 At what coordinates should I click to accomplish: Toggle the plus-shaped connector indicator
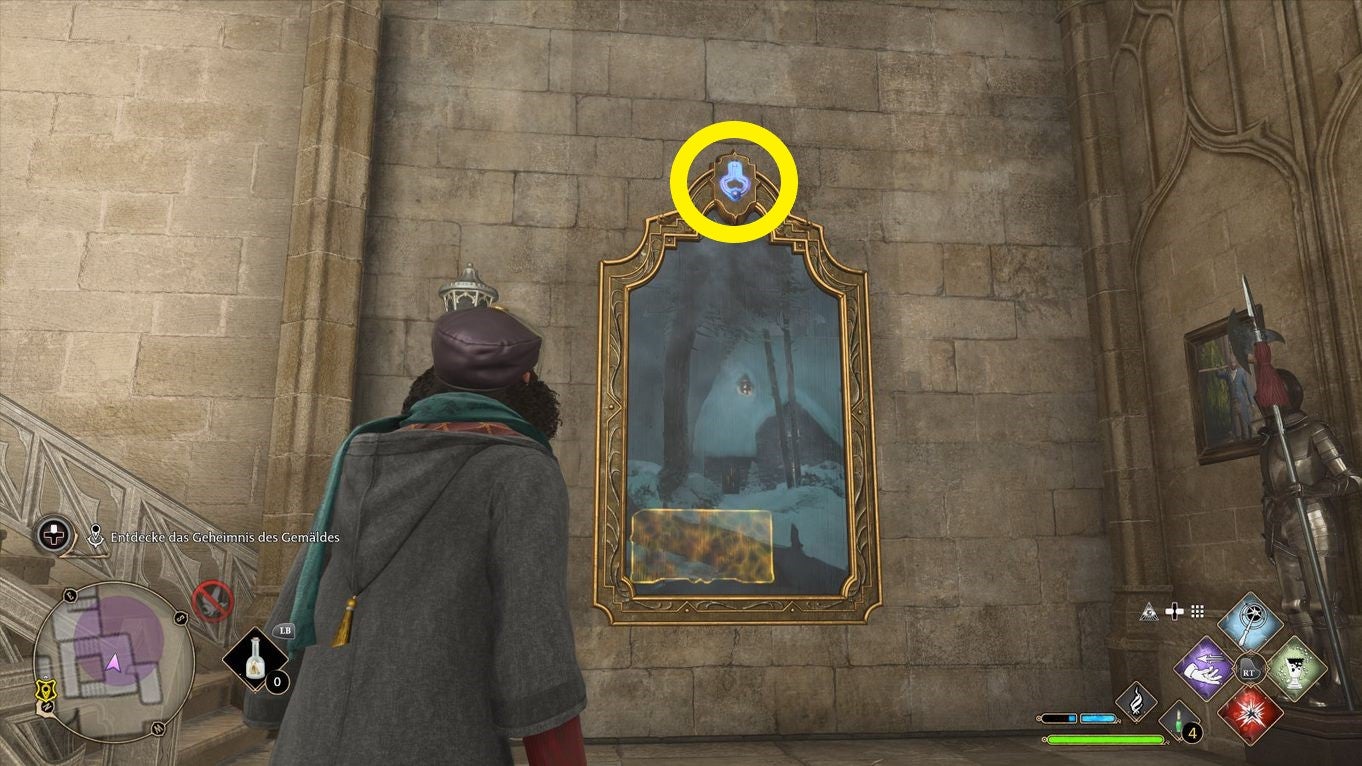(x=1175, y=611)
